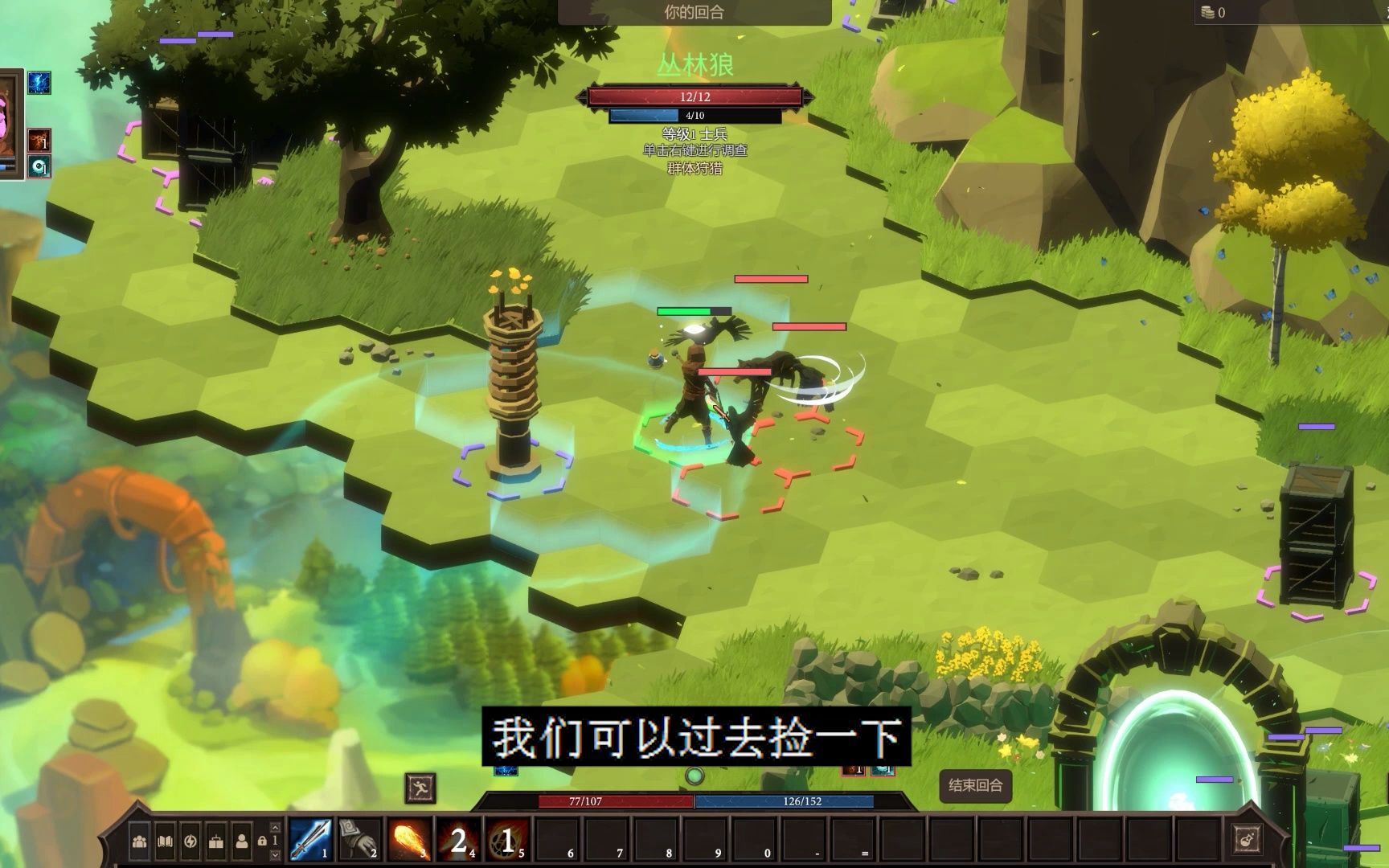
Task: Switch hotbar page with the up arrow
Action: pyautogui.click(x=275, y=827)
